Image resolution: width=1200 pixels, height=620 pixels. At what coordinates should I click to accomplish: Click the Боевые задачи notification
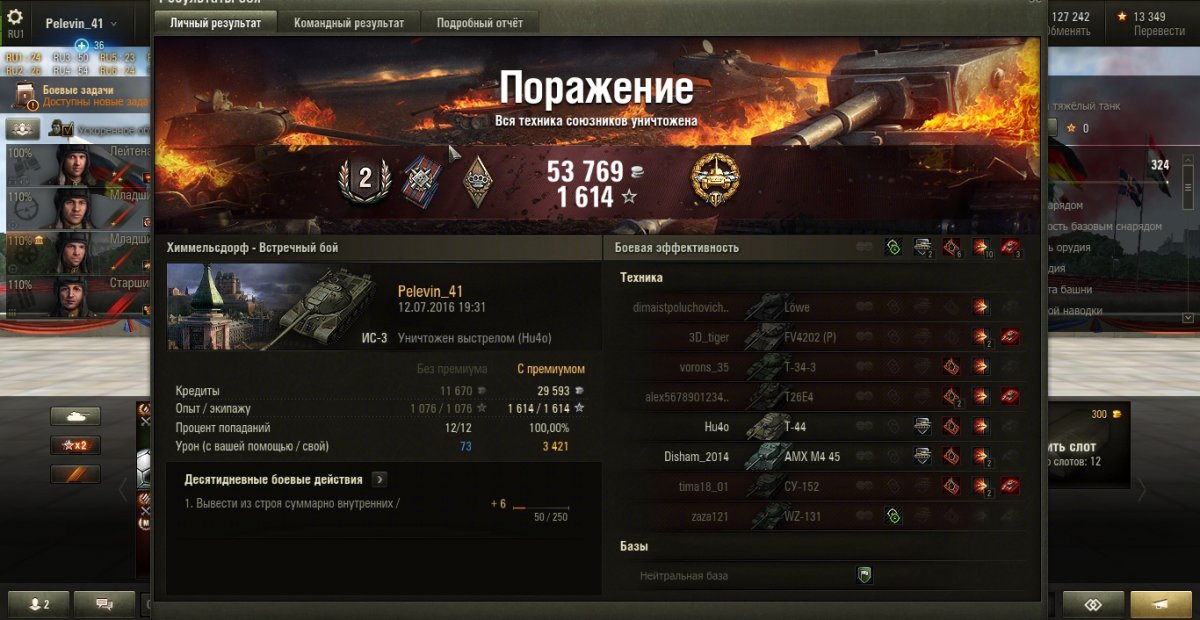pos(80,96)
